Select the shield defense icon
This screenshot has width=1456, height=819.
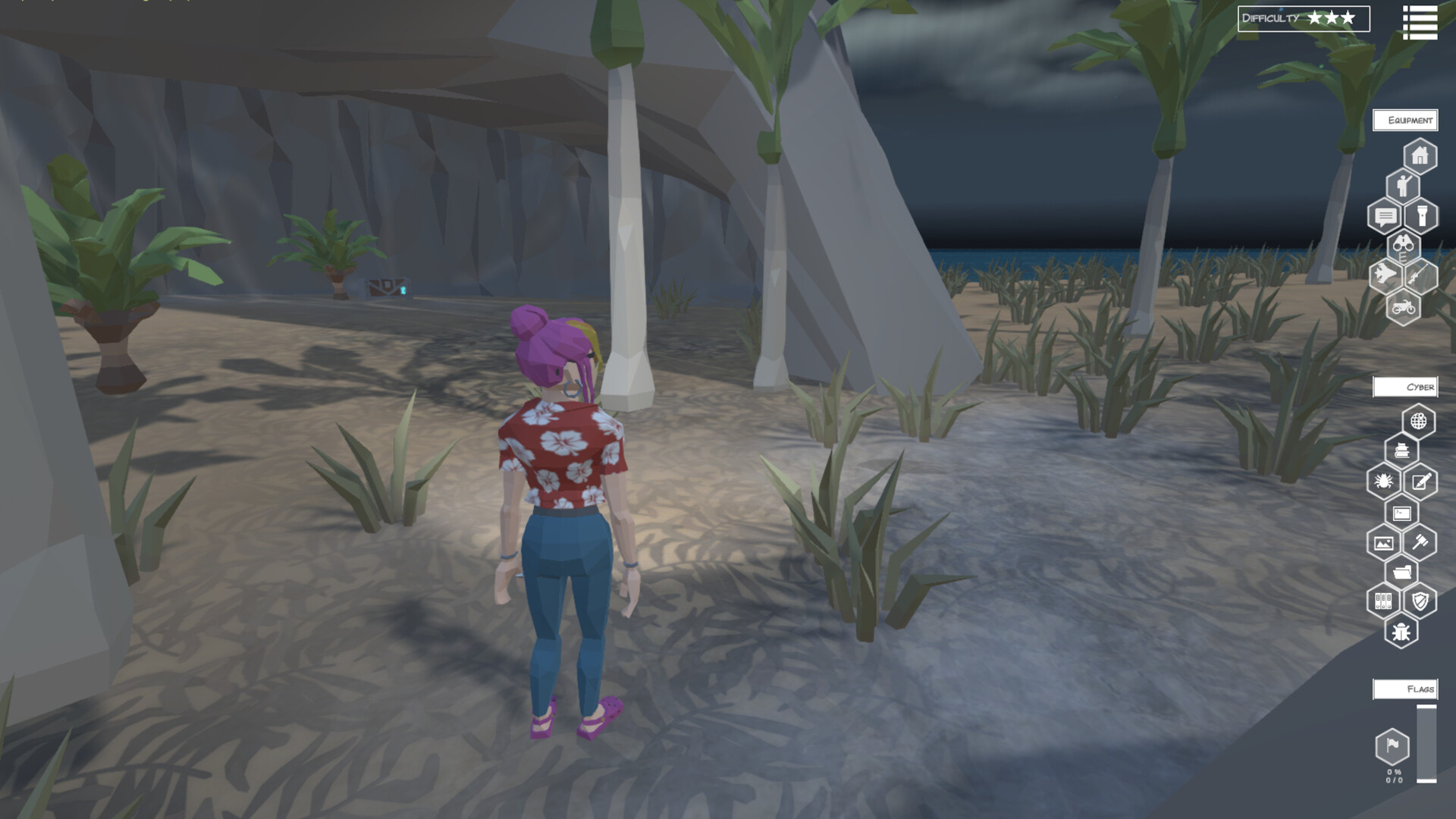click(1421, 601)
